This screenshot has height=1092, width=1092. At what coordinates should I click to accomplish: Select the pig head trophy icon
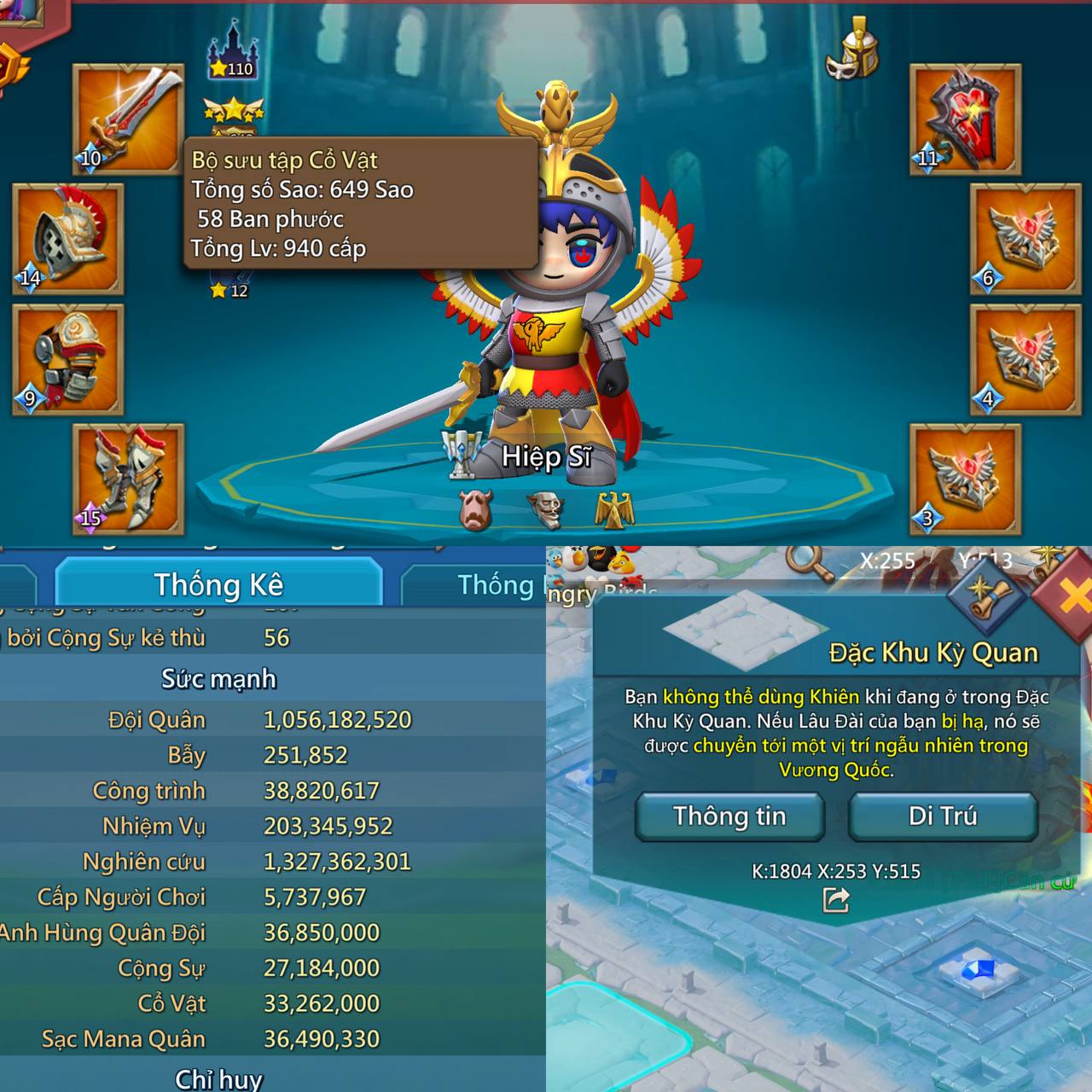(475, 510)
